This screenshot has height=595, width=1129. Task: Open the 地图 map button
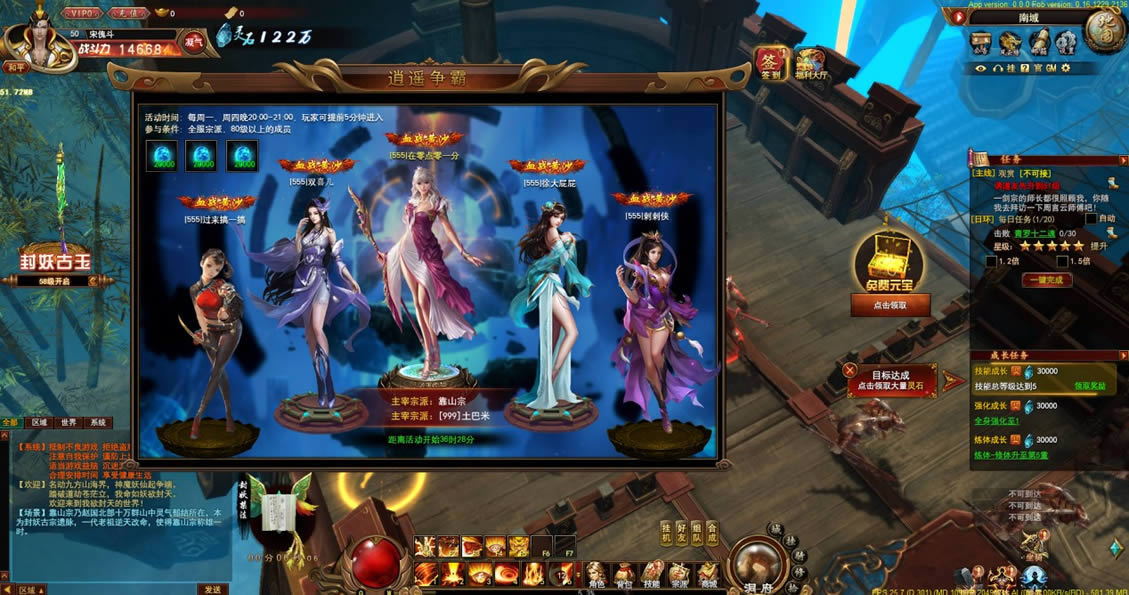(1105, 31)
